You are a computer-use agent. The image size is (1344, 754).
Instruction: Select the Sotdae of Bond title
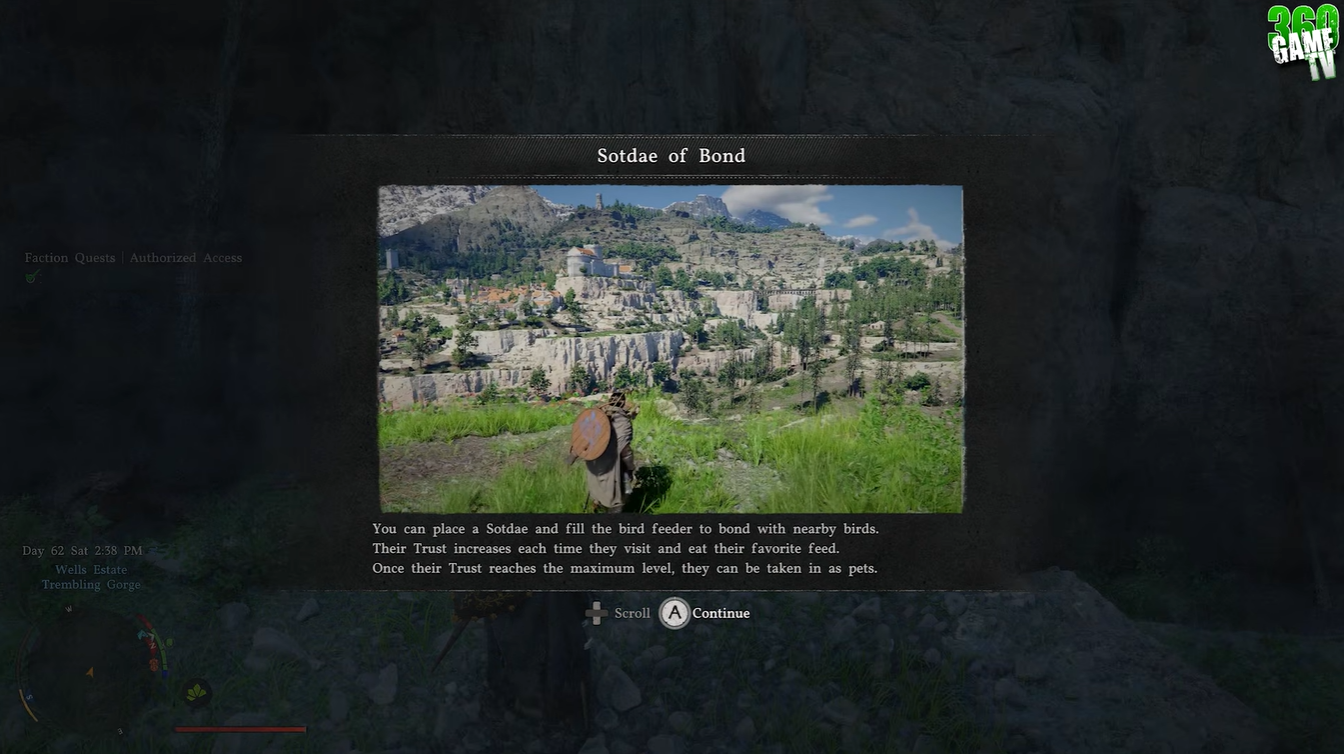pyautogui.click(x=671, y=156)
